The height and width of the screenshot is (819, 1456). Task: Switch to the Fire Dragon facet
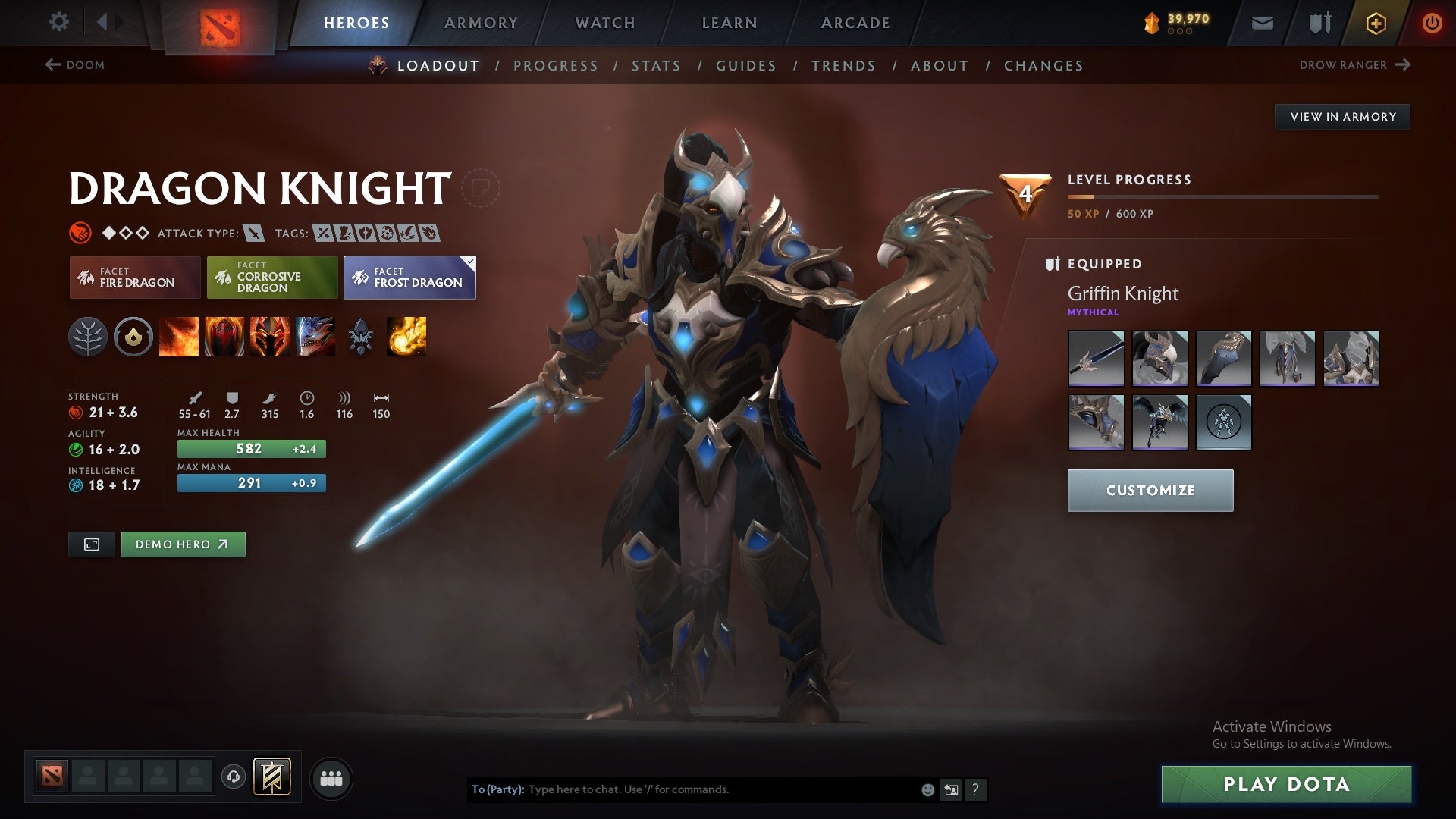pos(135,278)
